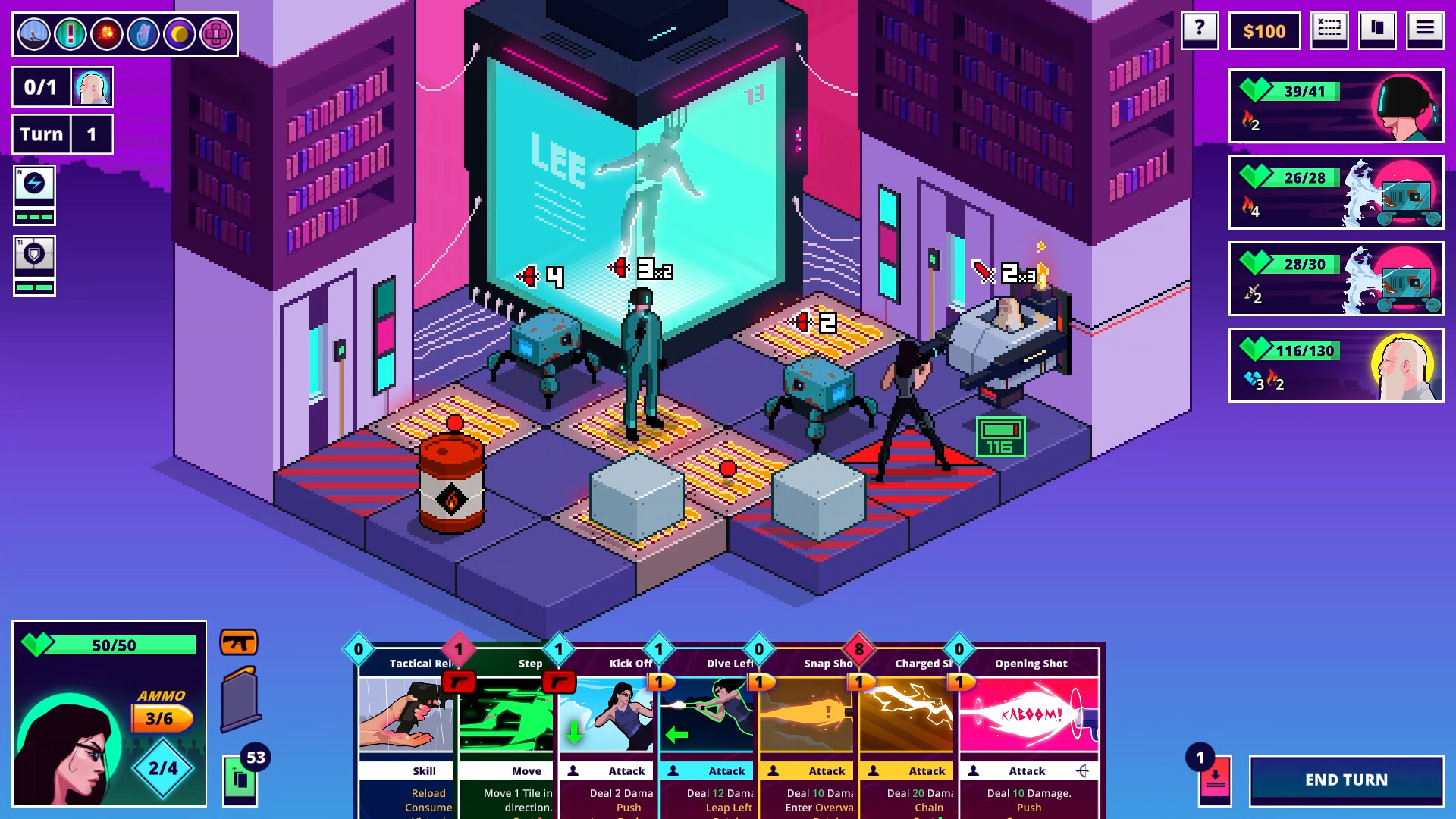The width and height of the screenshot is (1456, 819).
Task: Click the crystal shard icon in top-left bar
Action: (143, 33)
